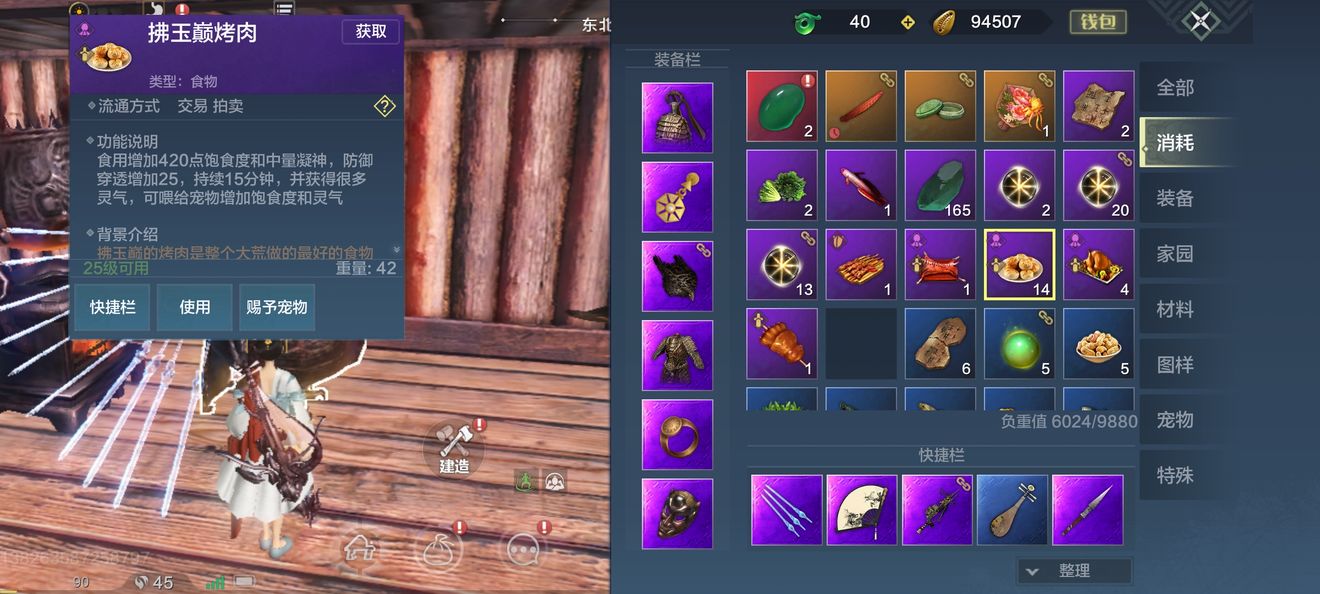1320x594 pixels.
Task: Use the item with 使用 button
Action: (x=194, y=307)
